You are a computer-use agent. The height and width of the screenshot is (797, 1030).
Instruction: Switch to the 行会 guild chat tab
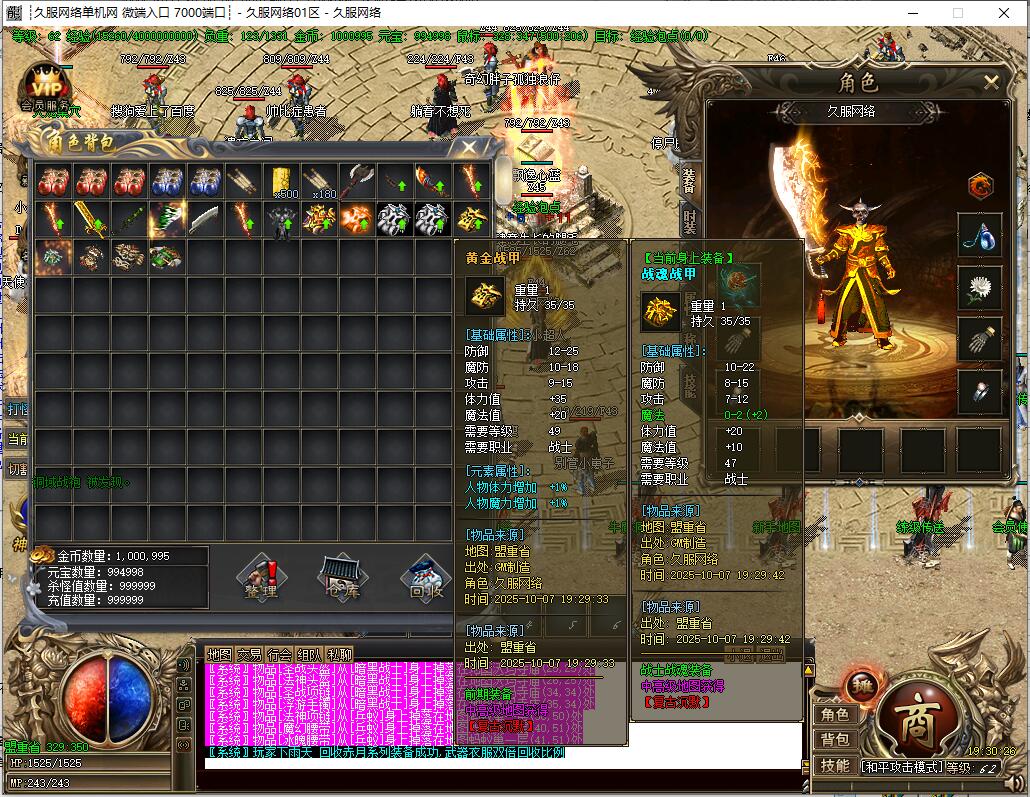pyautogui.click(x=279, y=654)
